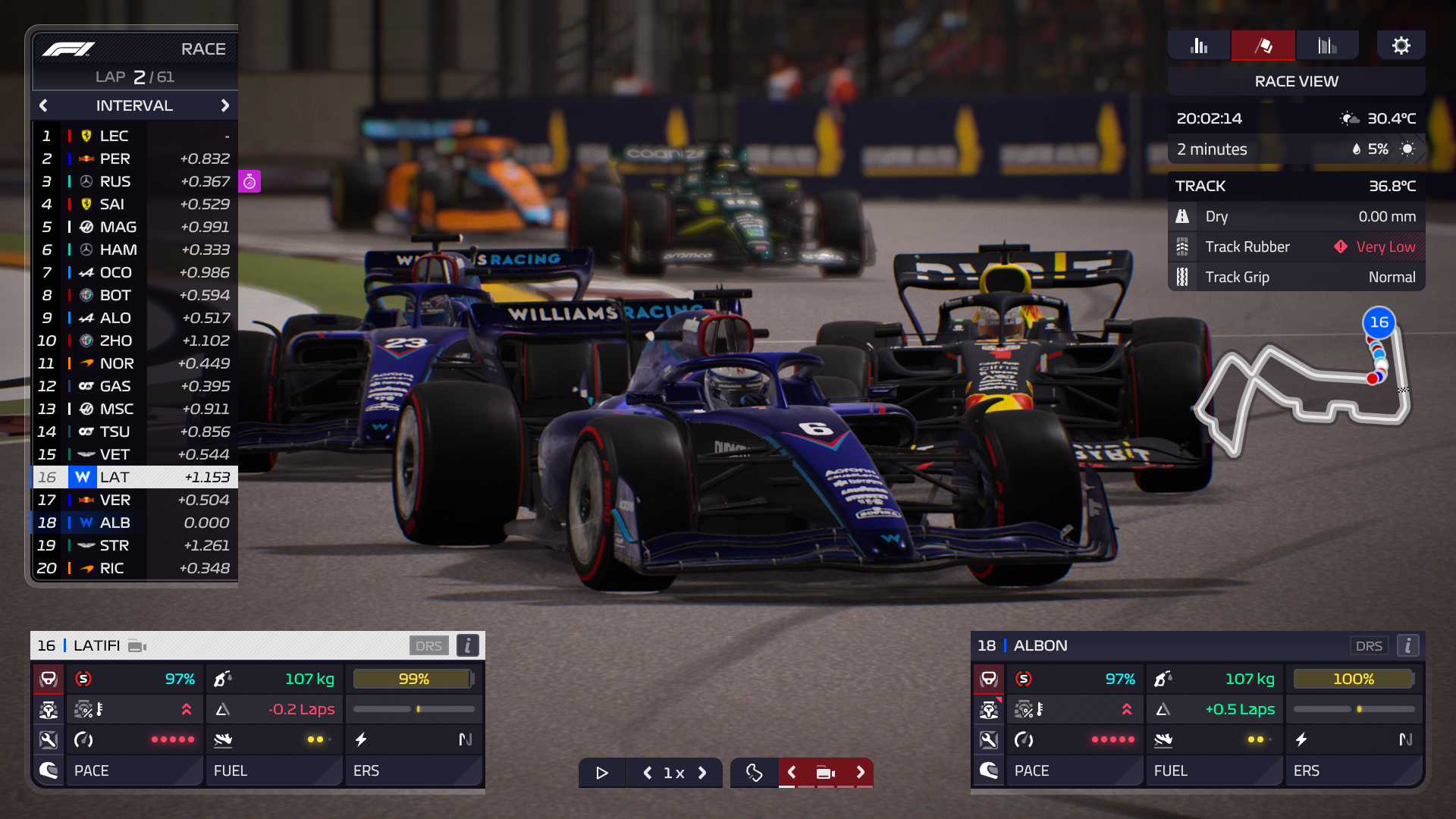Select the wrench setup icon on Latifi's panel
Image resolution: width=1456 pixels, height=819 pixels.
coord(49,739)
